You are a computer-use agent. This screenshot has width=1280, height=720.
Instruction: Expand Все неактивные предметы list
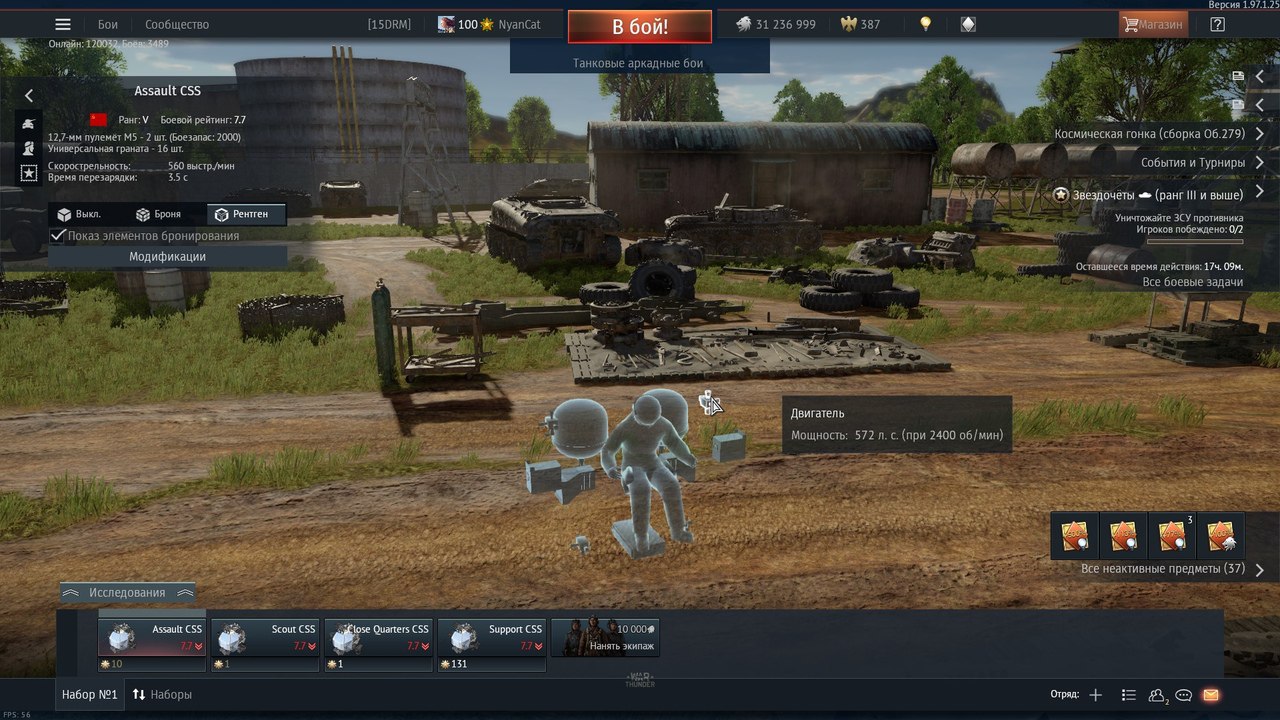pyautogui.click(x=1170, y=569)
